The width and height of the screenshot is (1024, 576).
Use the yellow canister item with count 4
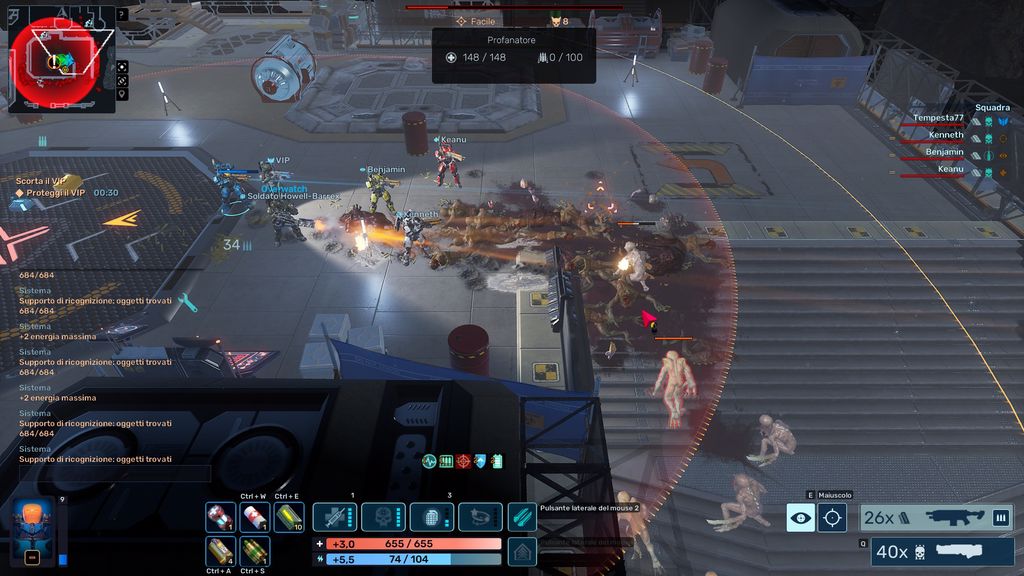(x=220, y=551)
